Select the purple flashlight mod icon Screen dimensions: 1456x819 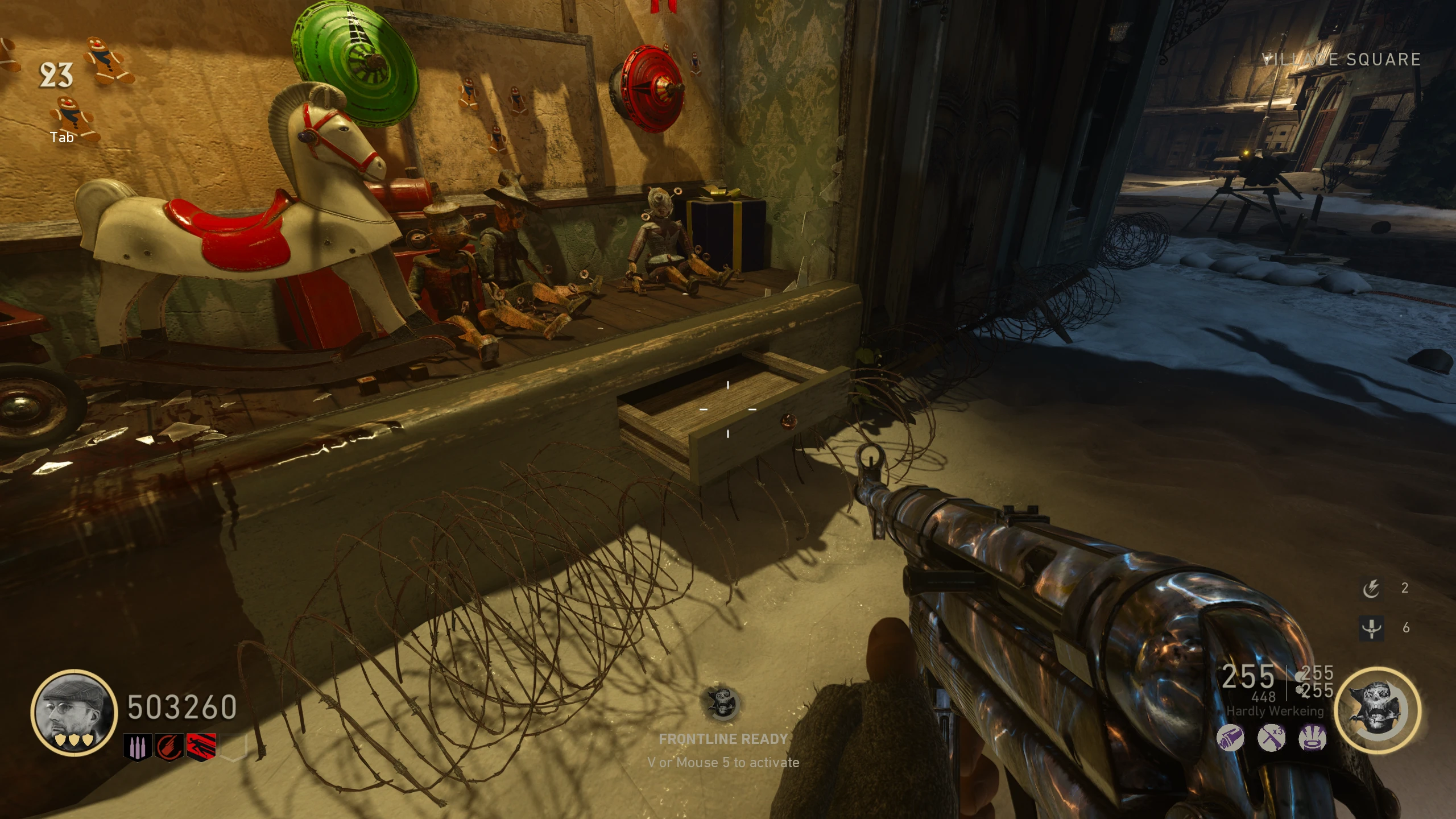click(x=1230, y=739)
